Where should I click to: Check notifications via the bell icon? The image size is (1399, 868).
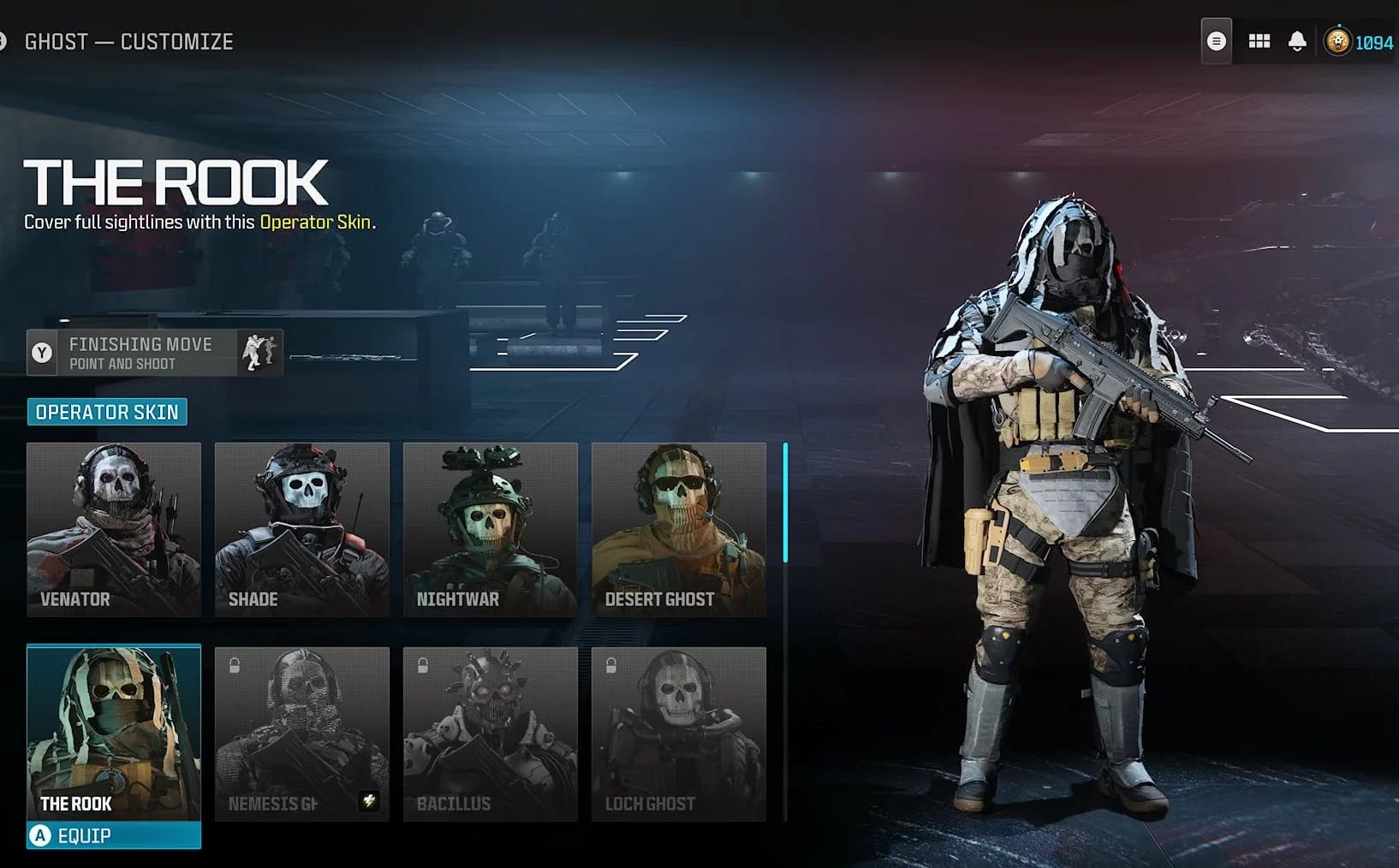pyautogui.click(x=1296, y=39)
